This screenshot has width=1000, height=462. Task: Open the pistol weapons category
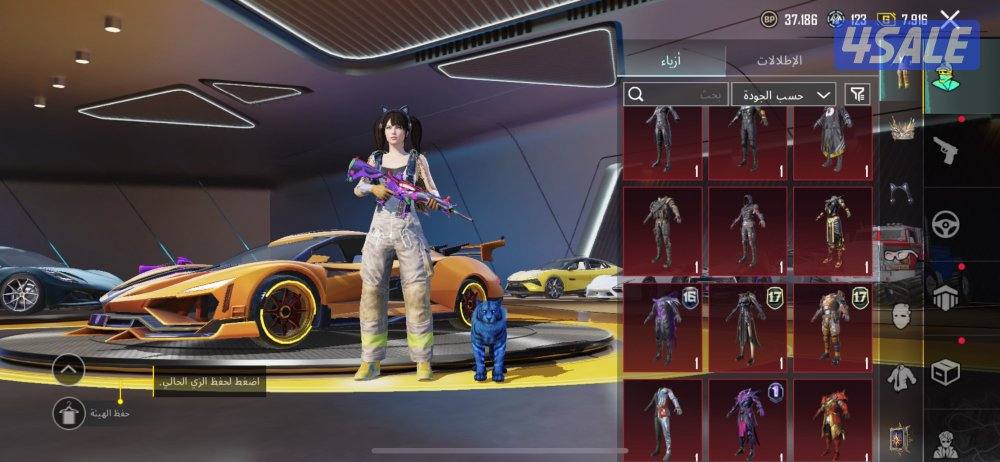click(945, 151)
